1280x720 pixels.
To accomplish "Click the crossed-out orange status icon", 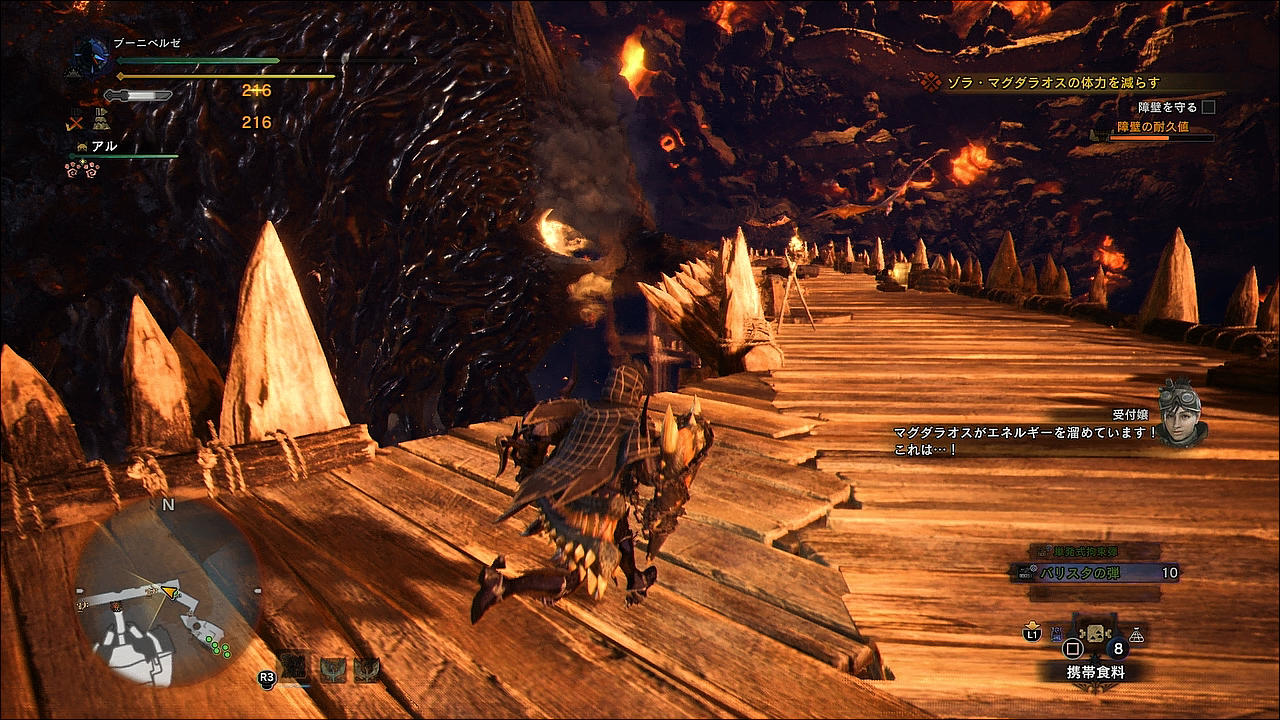I will [75, 124].
